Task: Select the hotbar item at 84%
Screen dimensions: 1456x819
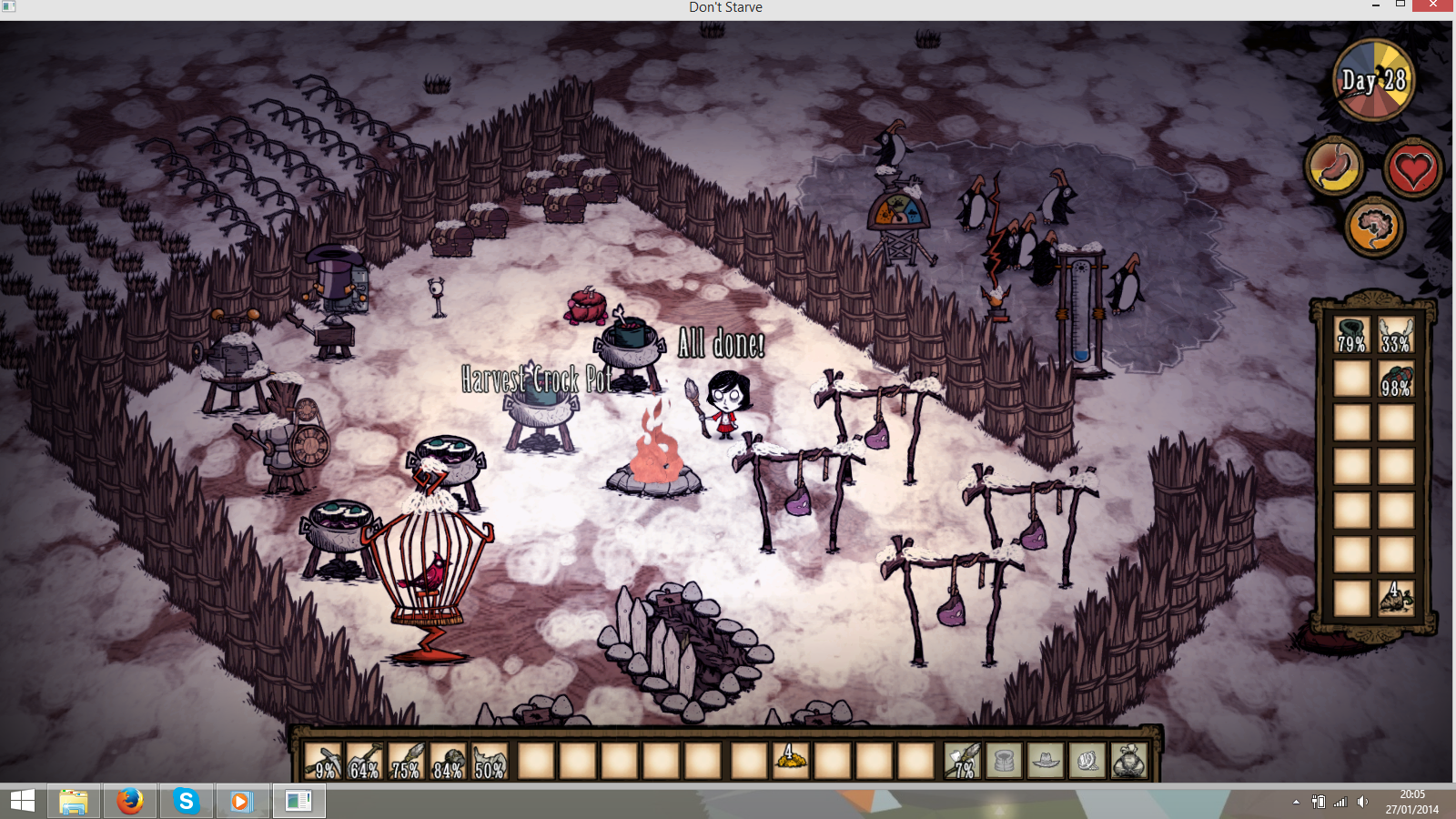Action: click(448, 761)
